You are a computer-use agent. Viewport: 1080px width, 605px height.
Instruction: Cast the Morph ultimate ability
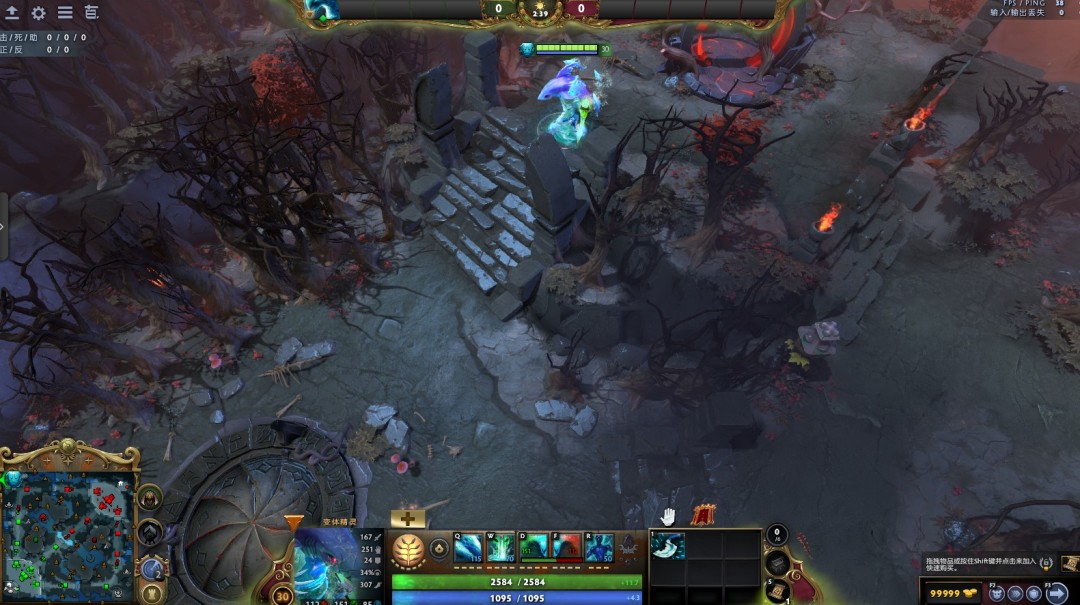tap(600, 547)
